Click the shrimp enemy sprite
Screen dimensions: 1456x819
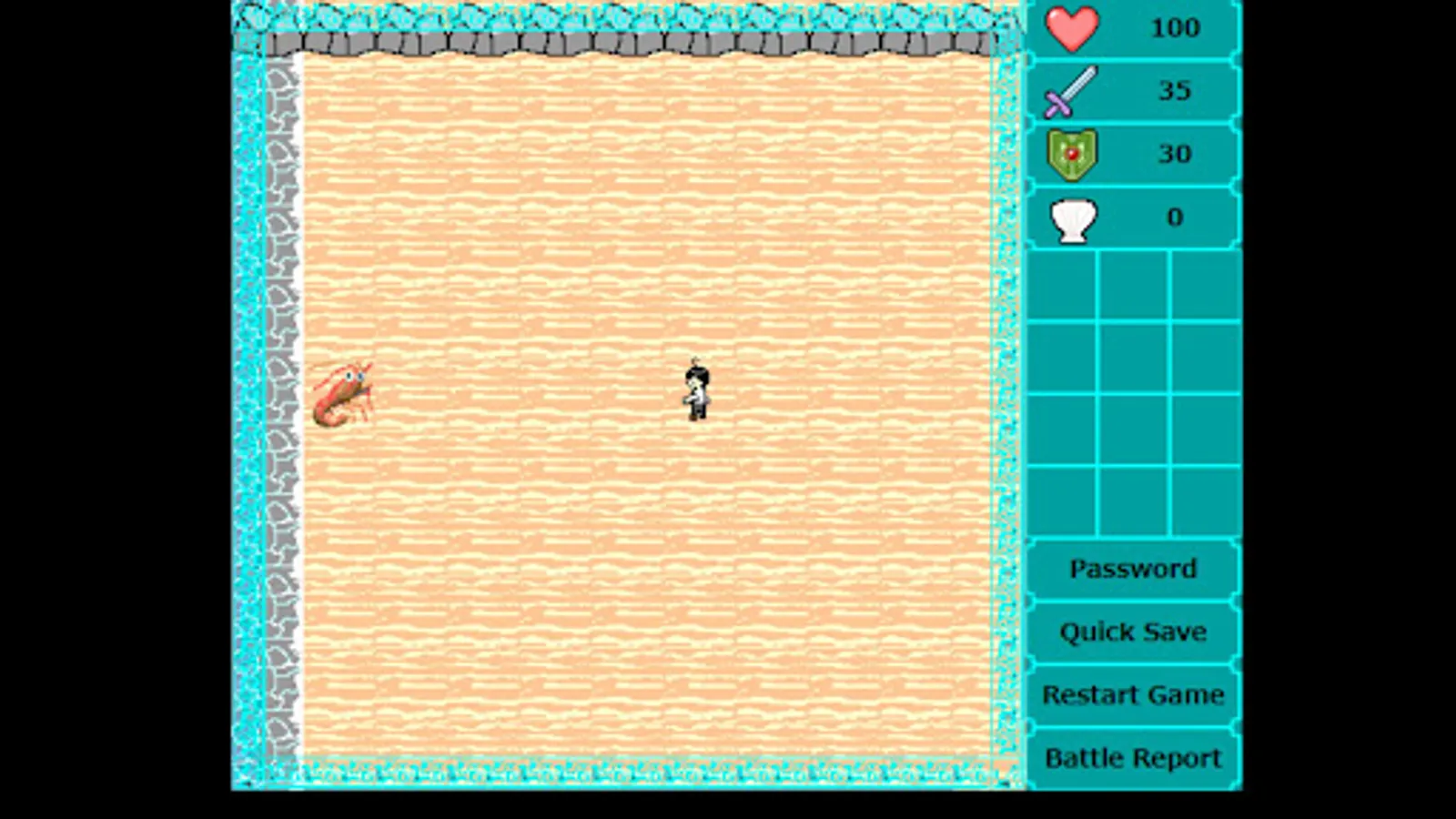[346, 393]
